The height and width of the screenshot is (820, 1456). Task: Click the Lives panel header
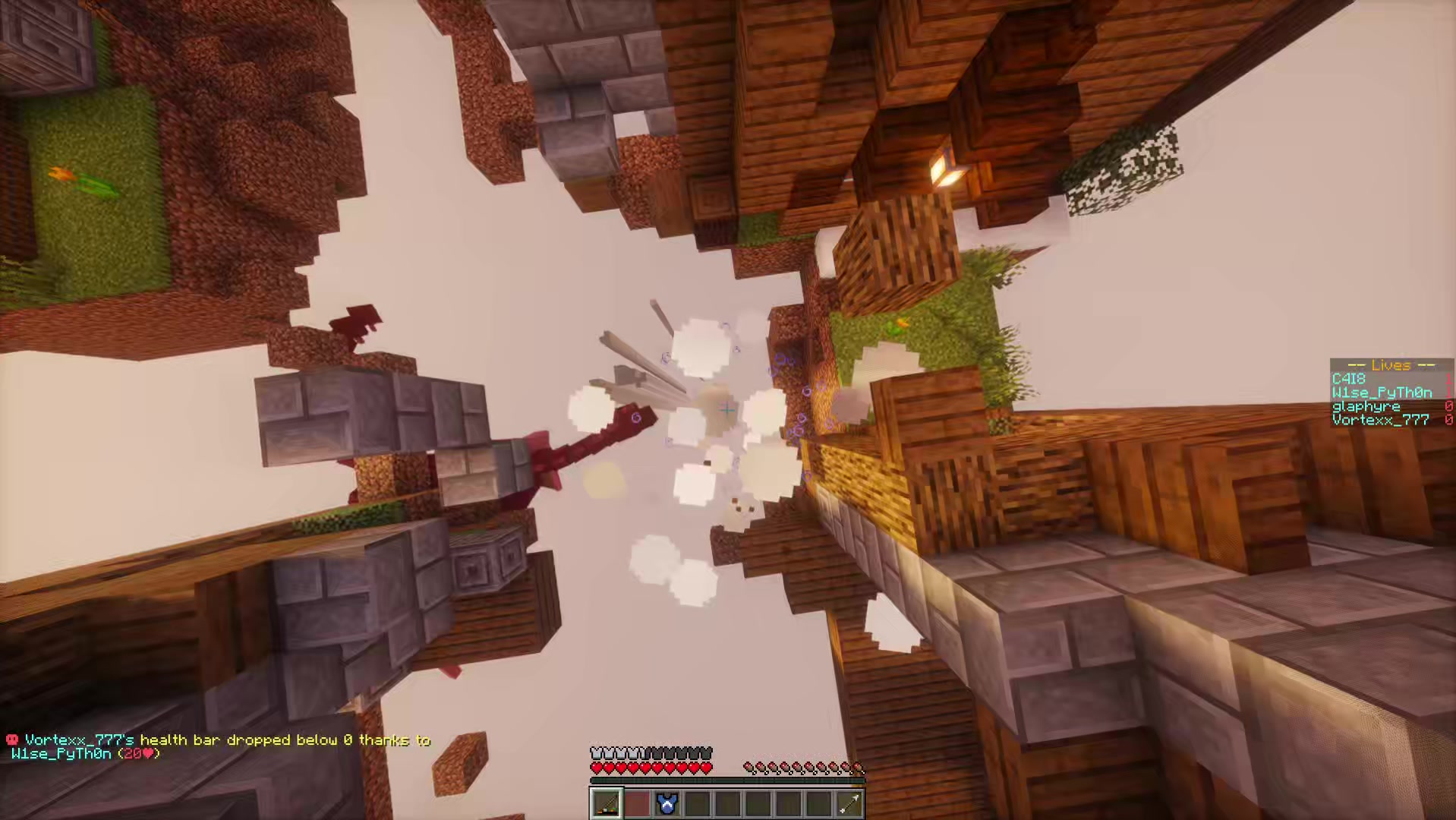(1391, 365)
